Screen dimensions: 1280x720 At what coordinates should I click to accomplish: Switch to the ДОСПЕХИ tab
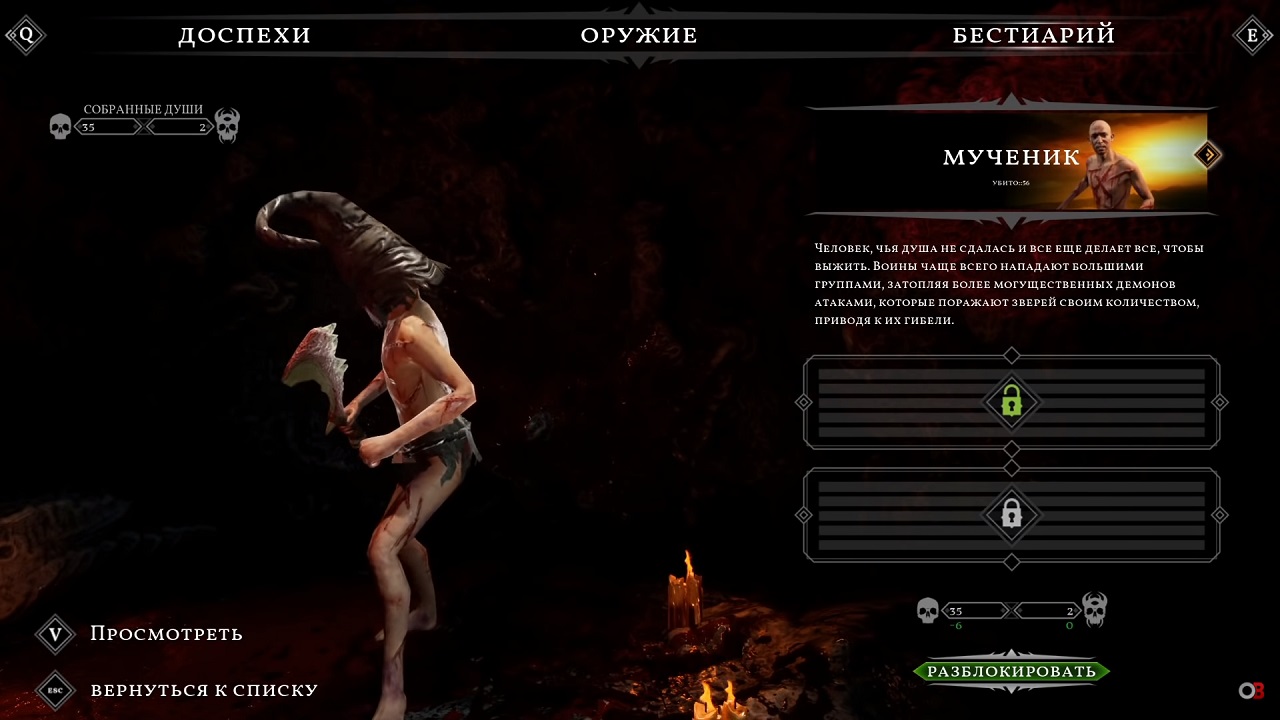pos(244,35)
